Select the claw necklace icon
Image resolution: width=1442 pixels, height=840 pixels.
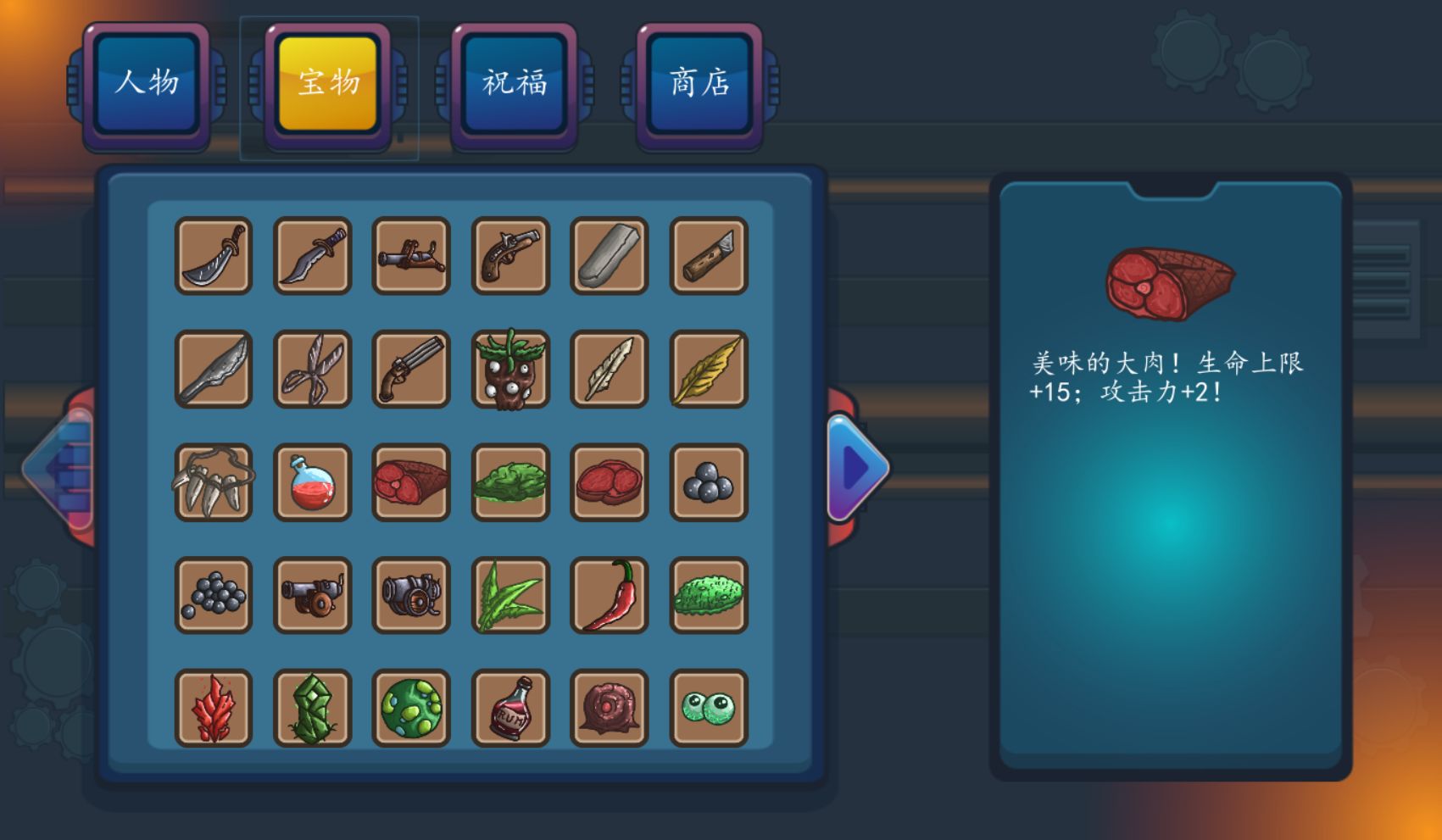click(214, 483)
